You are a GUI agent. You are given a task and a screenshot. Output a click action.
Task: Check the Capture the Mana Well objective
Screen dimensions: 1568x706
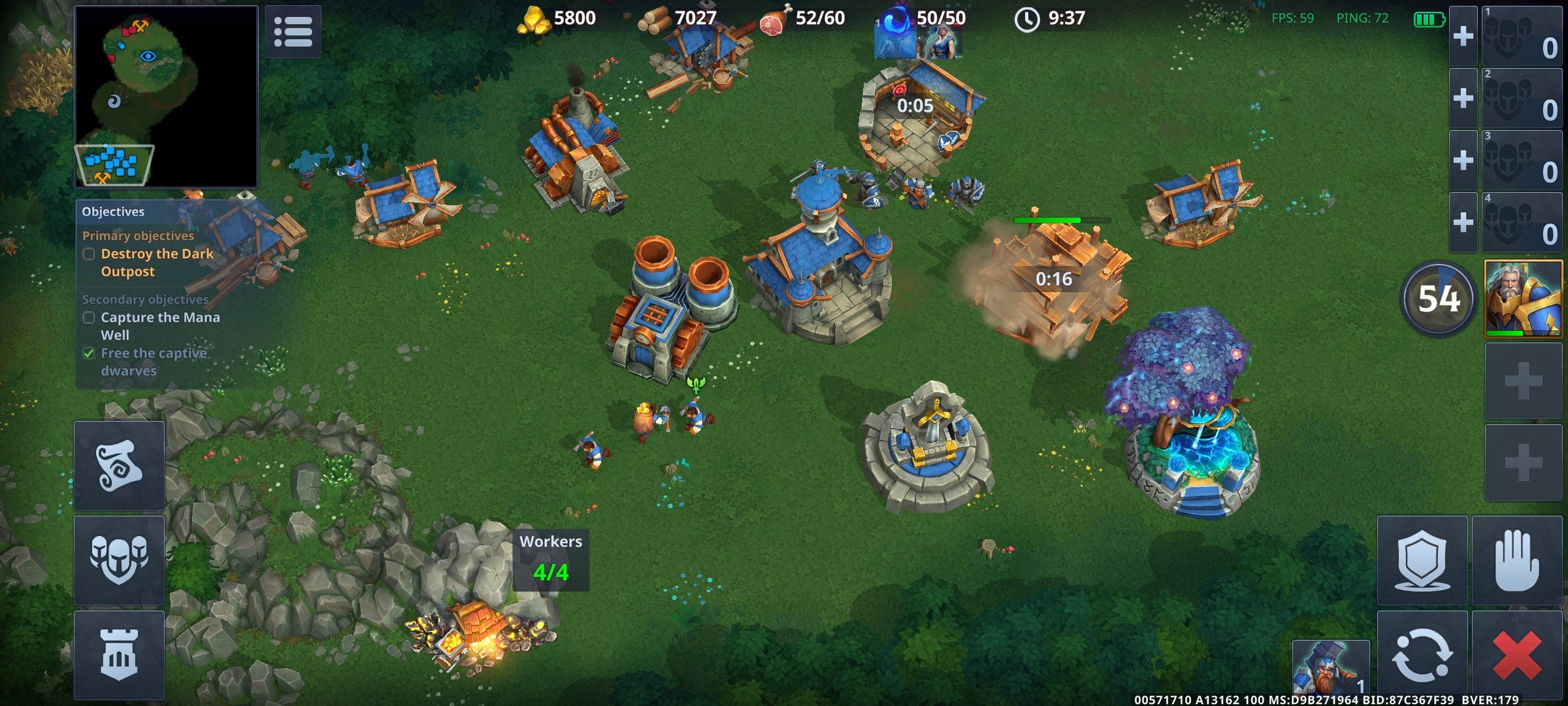pyautogui.click(x=89, y=318)
